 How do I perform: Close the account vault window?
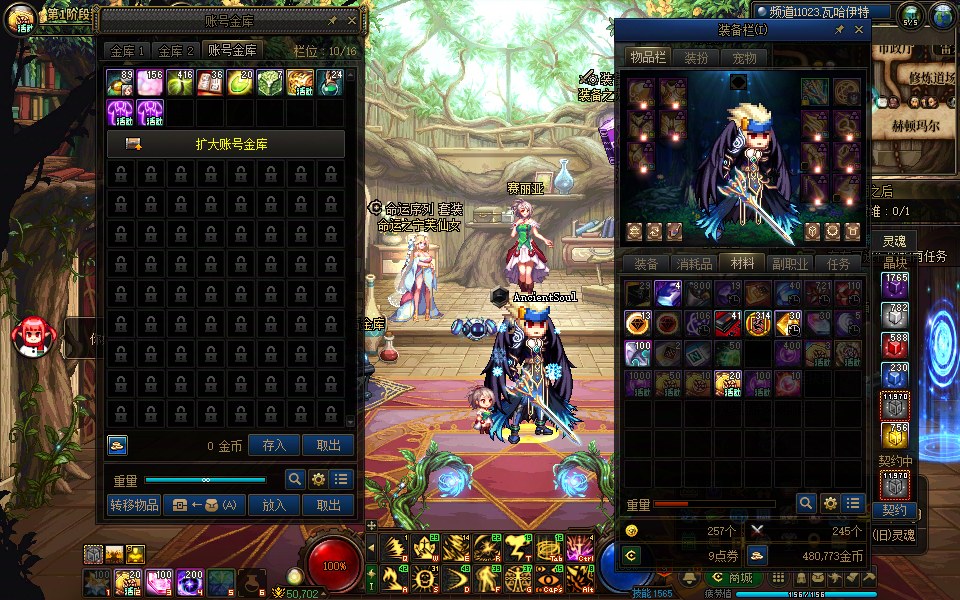(x=351, y=20)
